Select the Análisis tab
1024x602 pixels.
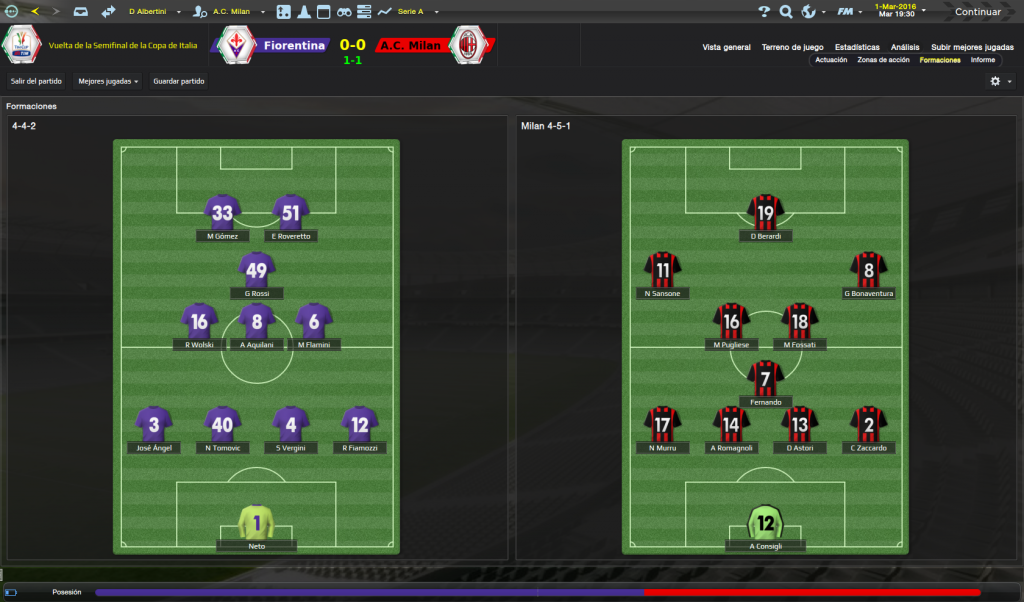[905, 47]
